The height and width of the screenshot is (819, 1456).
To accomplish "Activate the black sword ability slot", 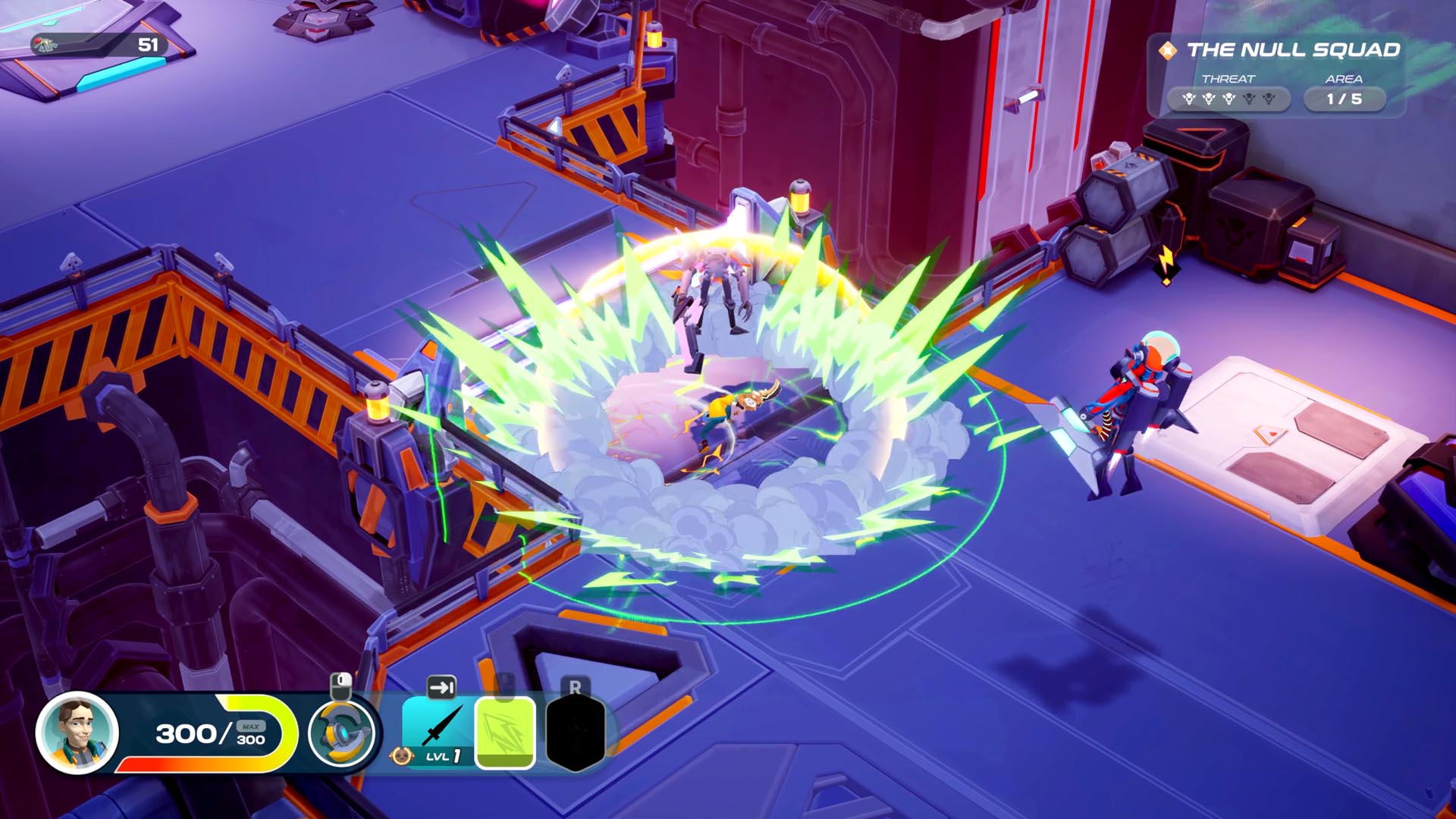I will click(x=440, y=728).
